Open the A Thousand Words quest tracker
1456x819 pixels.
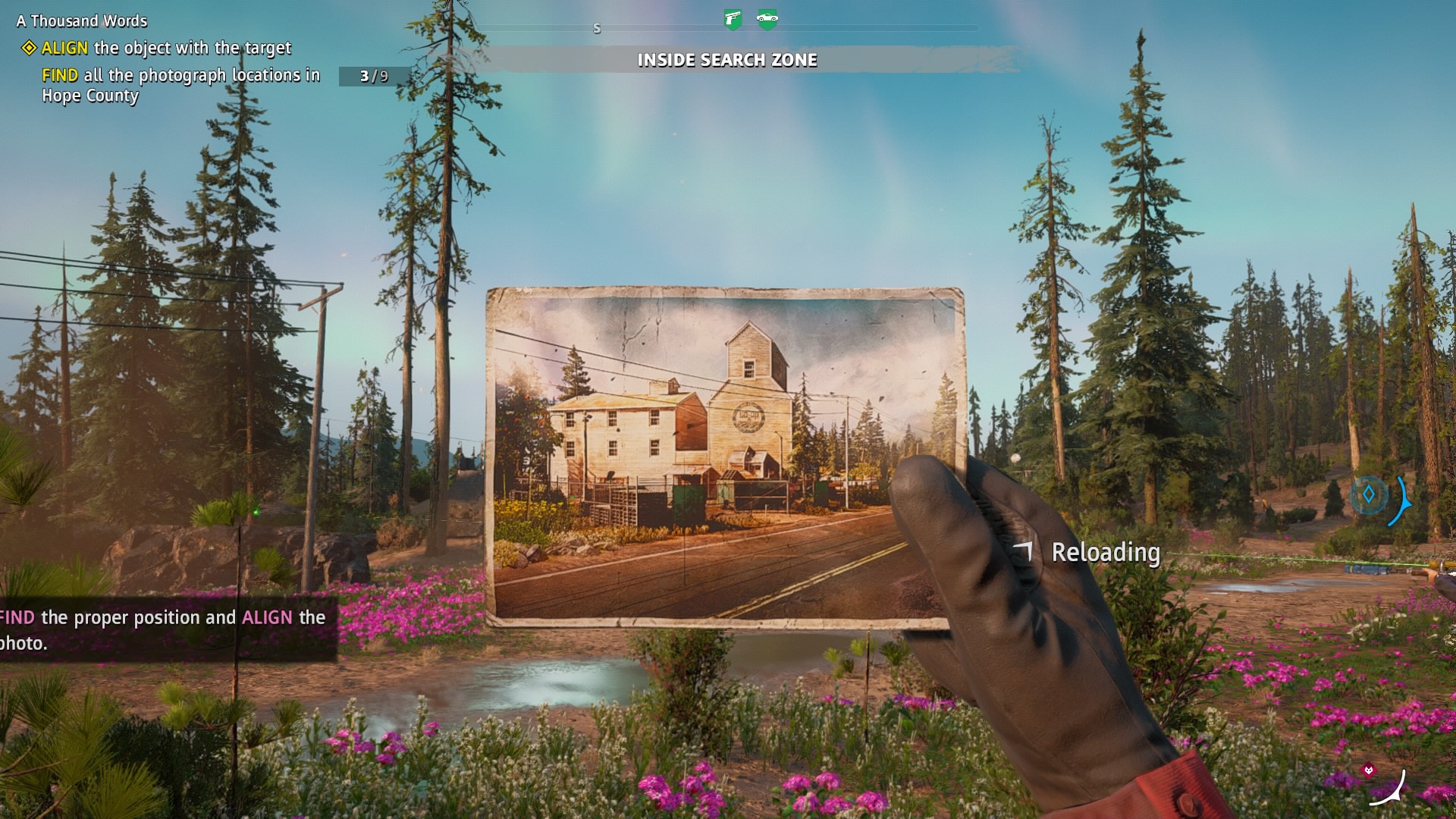pos(82,21)
